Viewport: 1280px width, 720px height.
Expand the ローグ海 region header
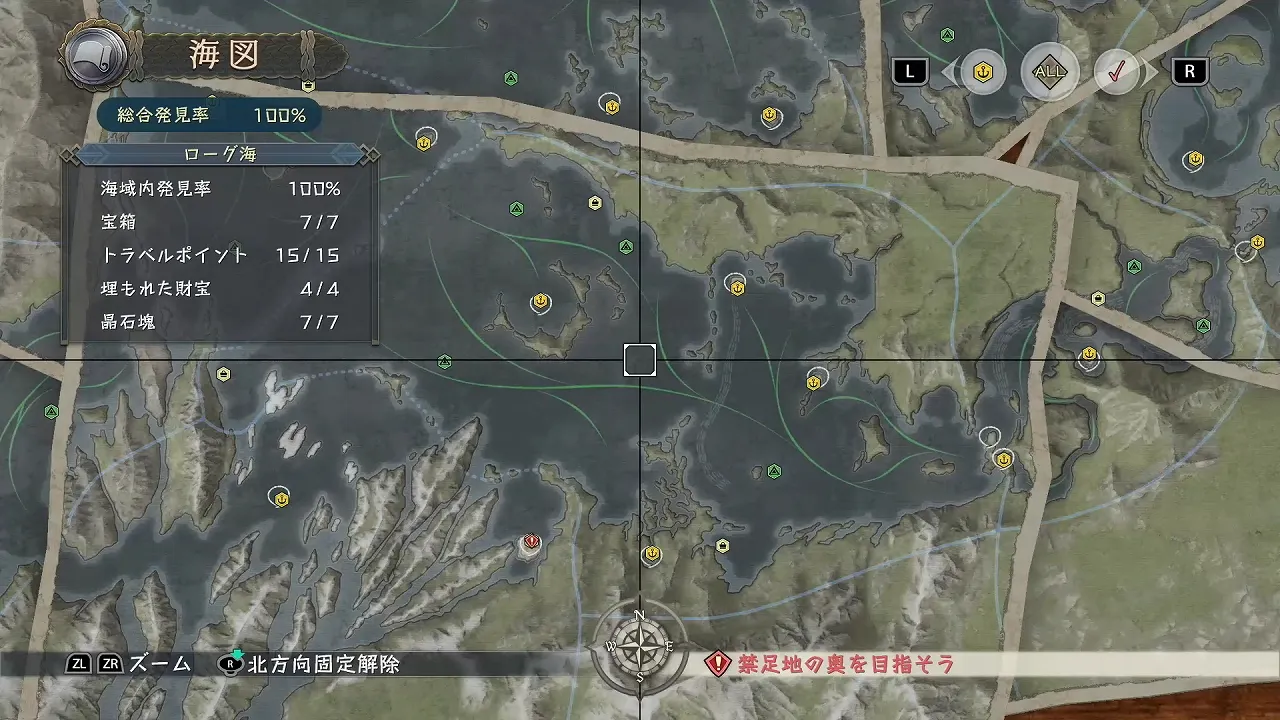coord(219,155)
